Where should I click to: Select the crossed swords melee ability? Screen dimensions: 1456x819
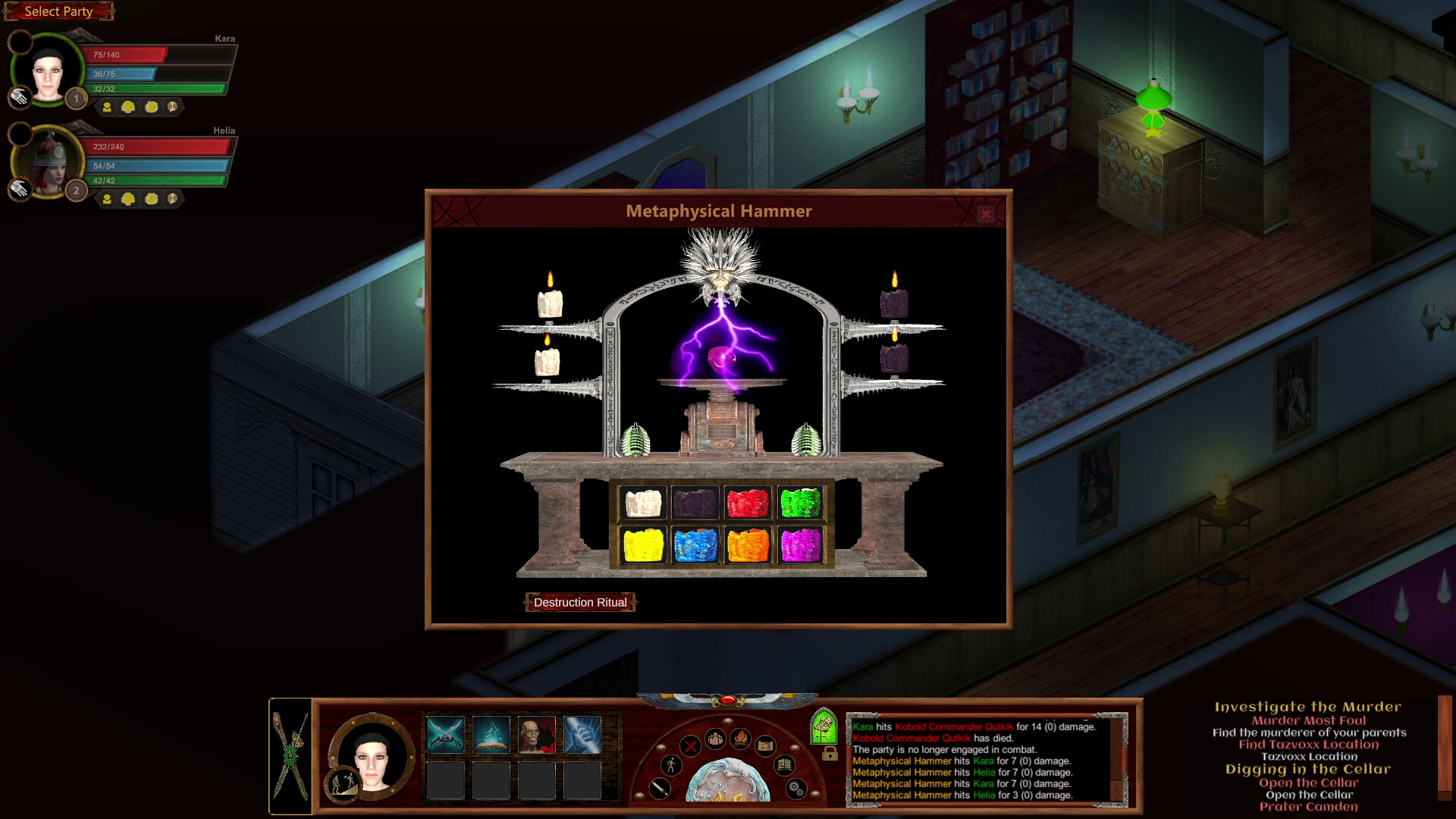[x=446, y=735]
